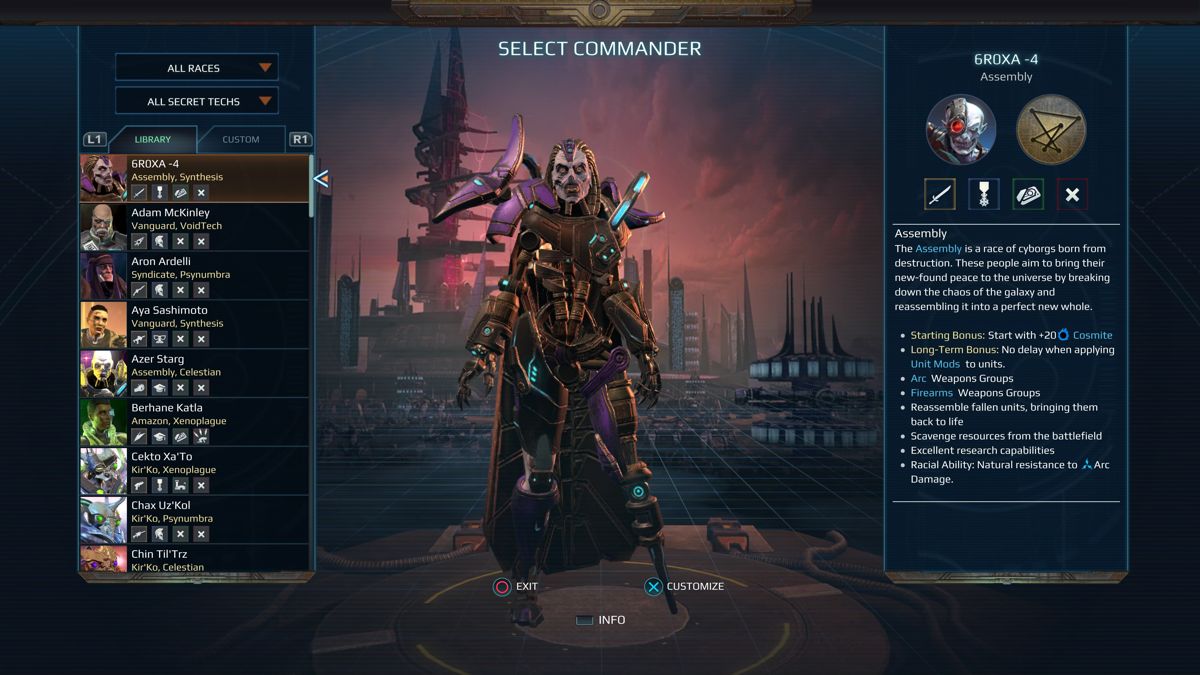Select commander Chax Uz'Kol
The image size is (1200, 675).
pos(195,521)
